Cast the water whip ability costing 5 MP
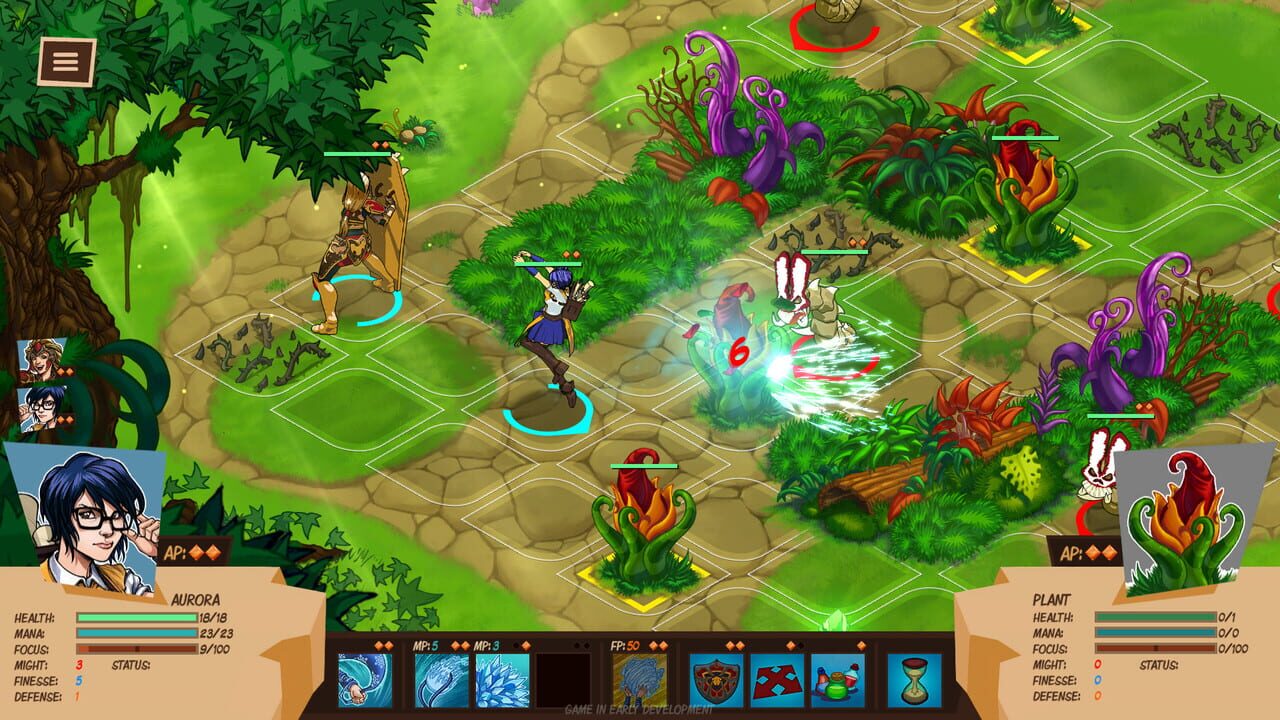The width and height of the screenshot is (1280, 720). tap(440, 678)
